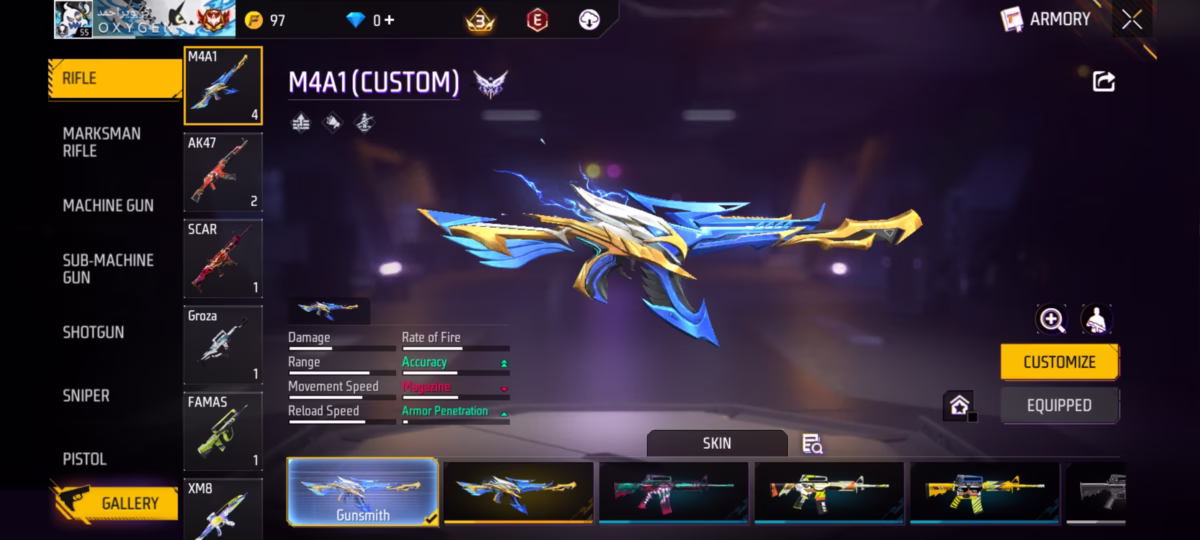The height and width of the screenshot is (540, 1200).
Task: Select the AK47 weapon tile
Action: point(223,172)
